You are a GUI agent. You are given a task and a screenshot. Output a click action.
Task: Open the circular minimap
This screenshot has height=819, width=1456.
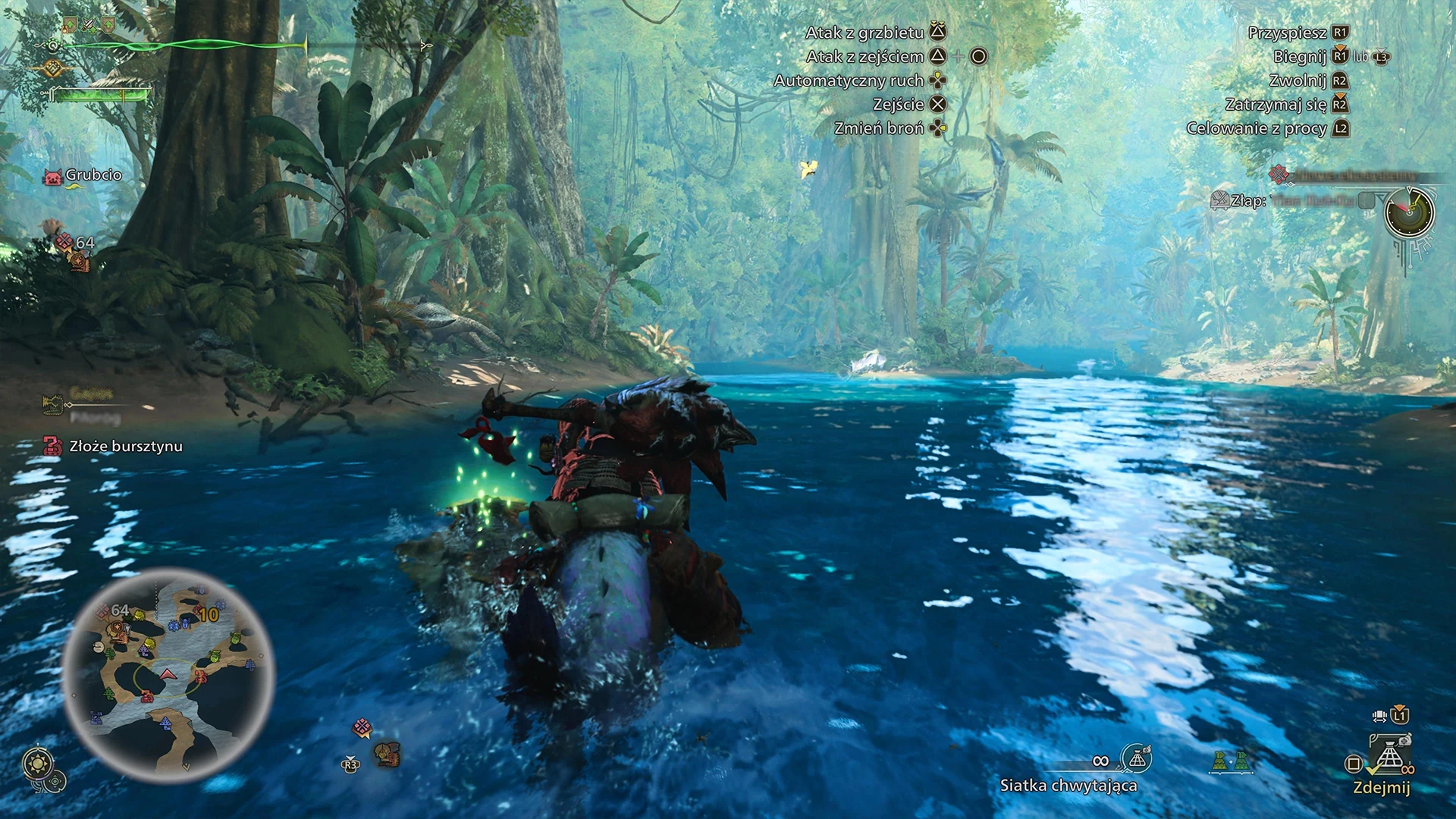[x=168, y=675]
